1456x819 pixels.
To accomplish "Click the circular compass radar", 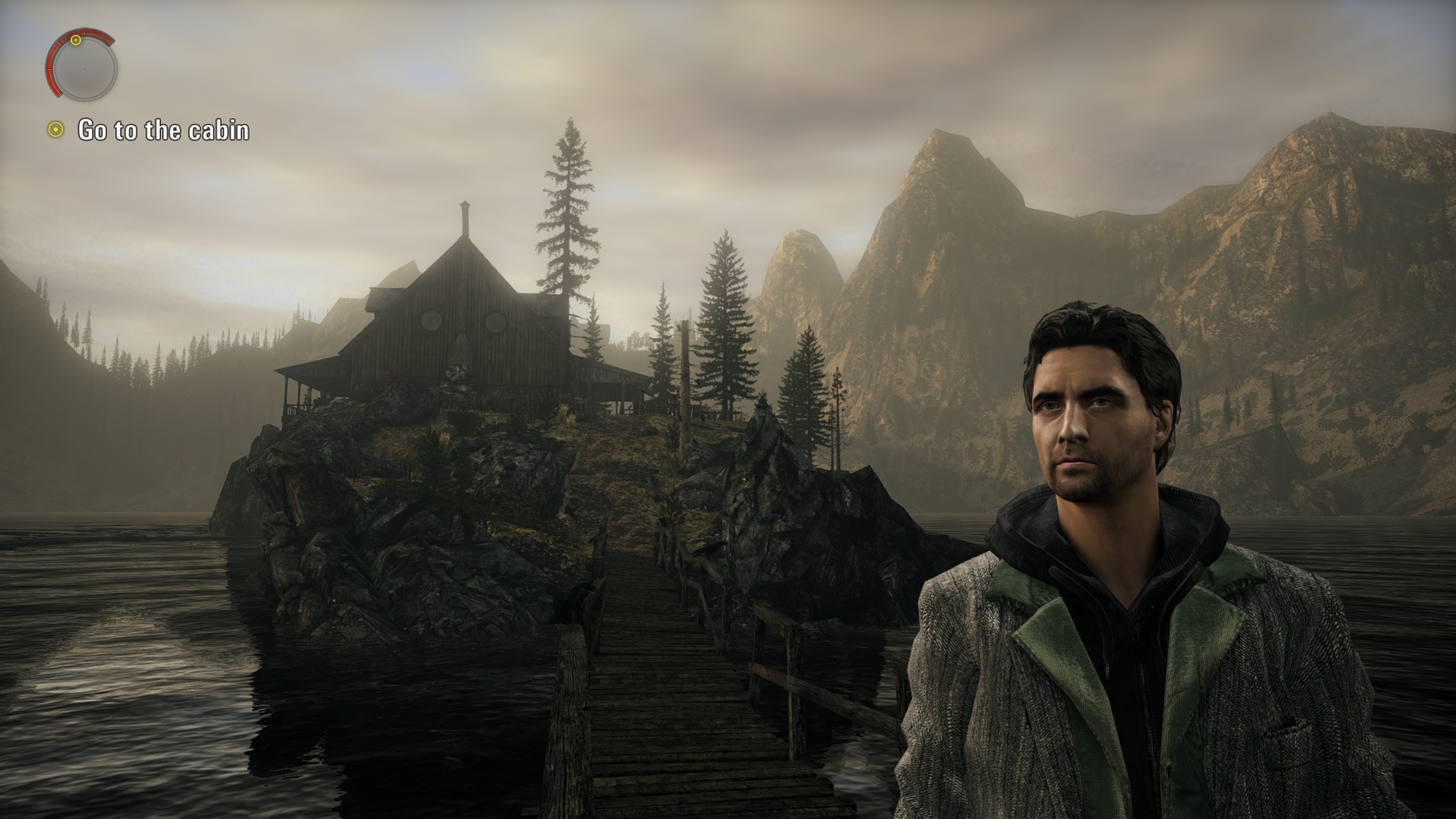I will coord(83,67).
